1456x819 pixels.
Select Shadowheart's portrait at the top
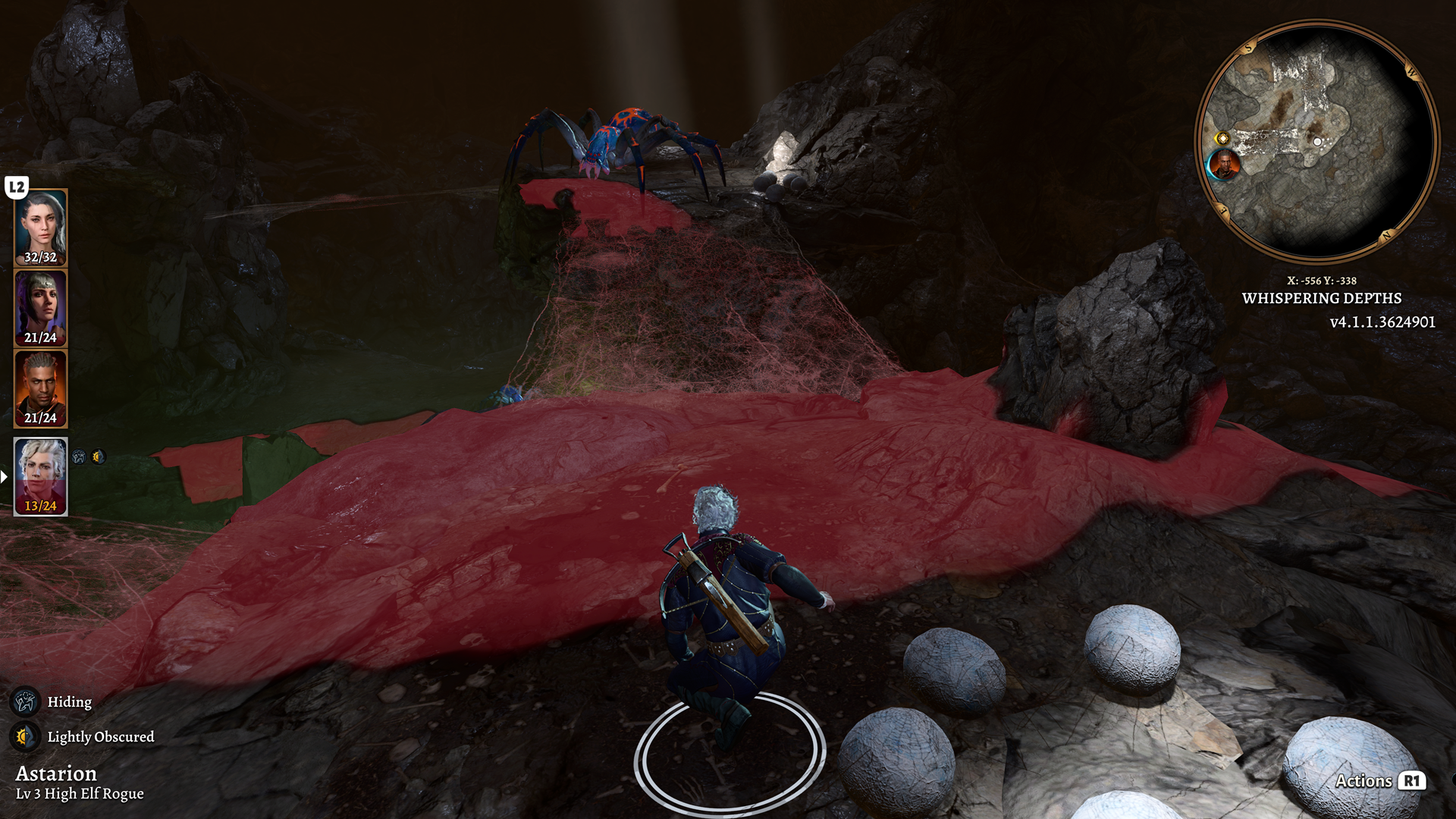click(x=41, y=225)
